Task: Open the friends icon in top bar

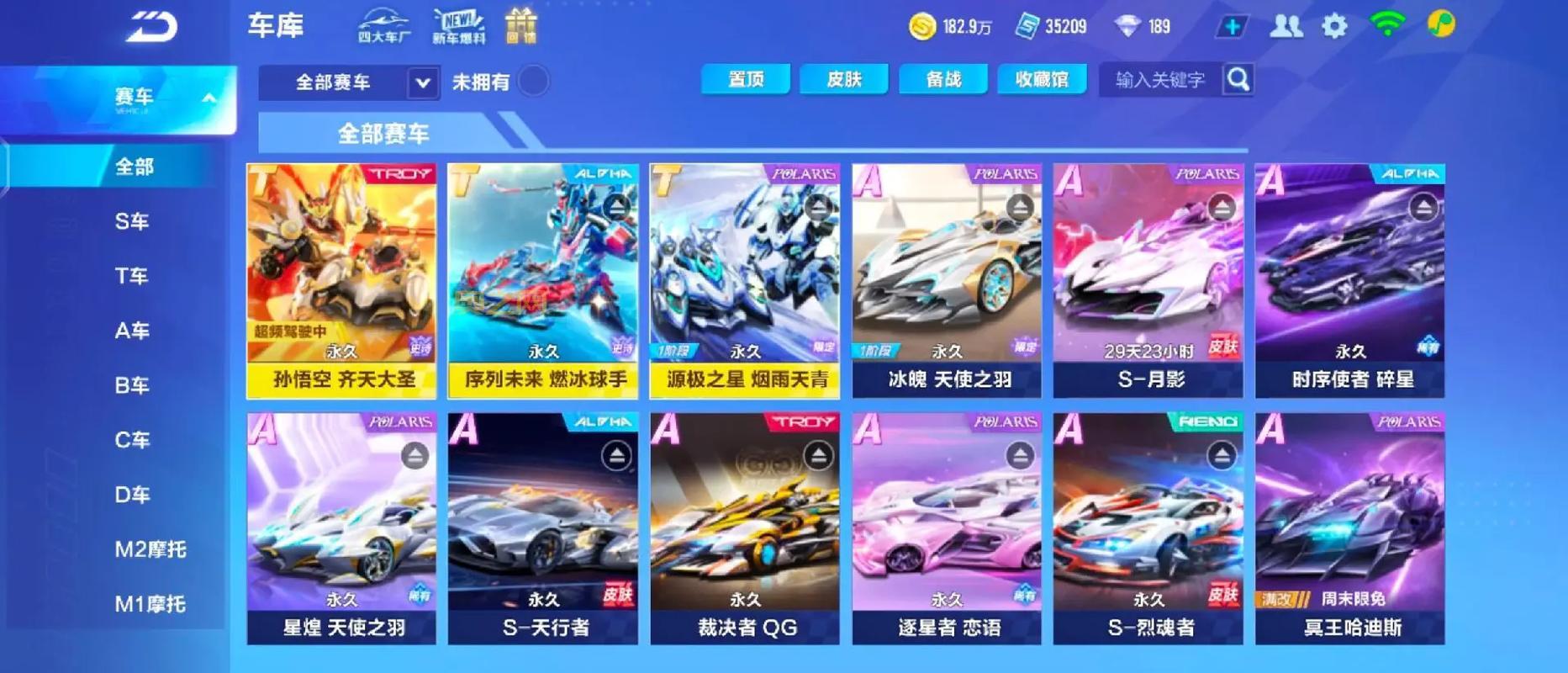Action: click(x=1285, y=25)
